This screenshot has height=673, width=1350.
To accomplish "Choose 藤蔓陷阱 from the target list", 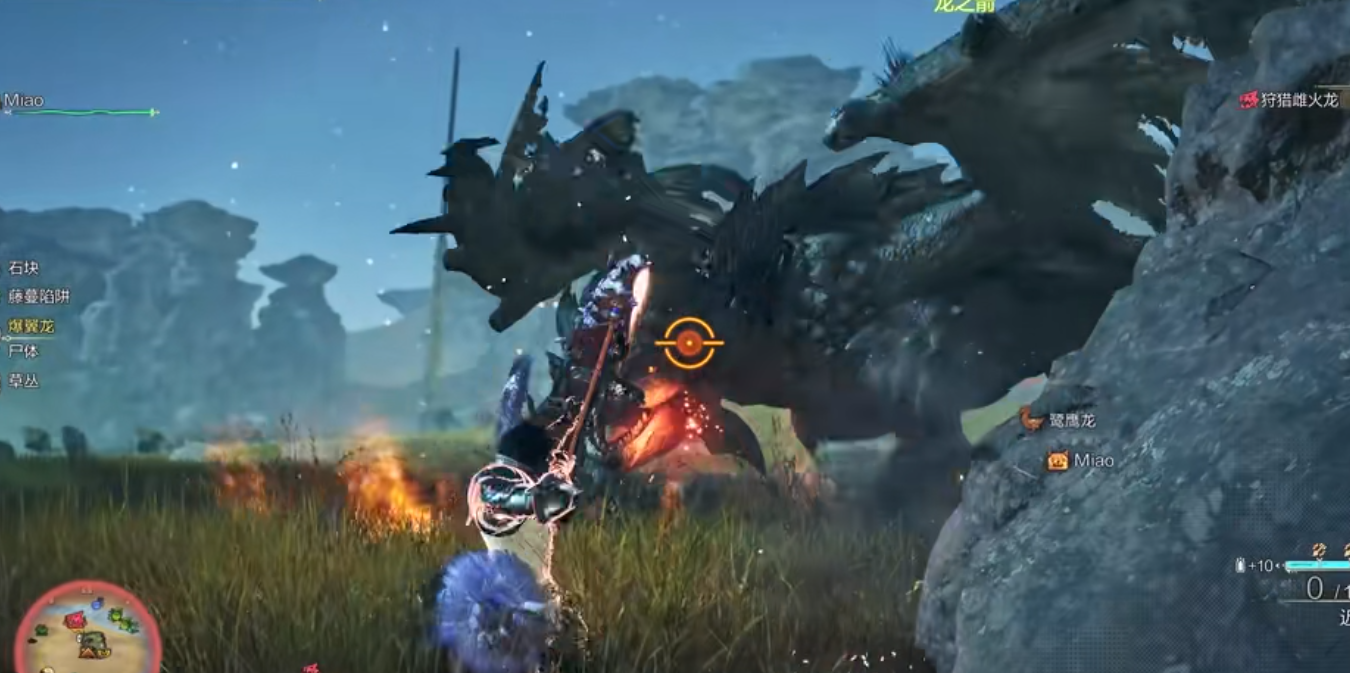I will 39,296.
